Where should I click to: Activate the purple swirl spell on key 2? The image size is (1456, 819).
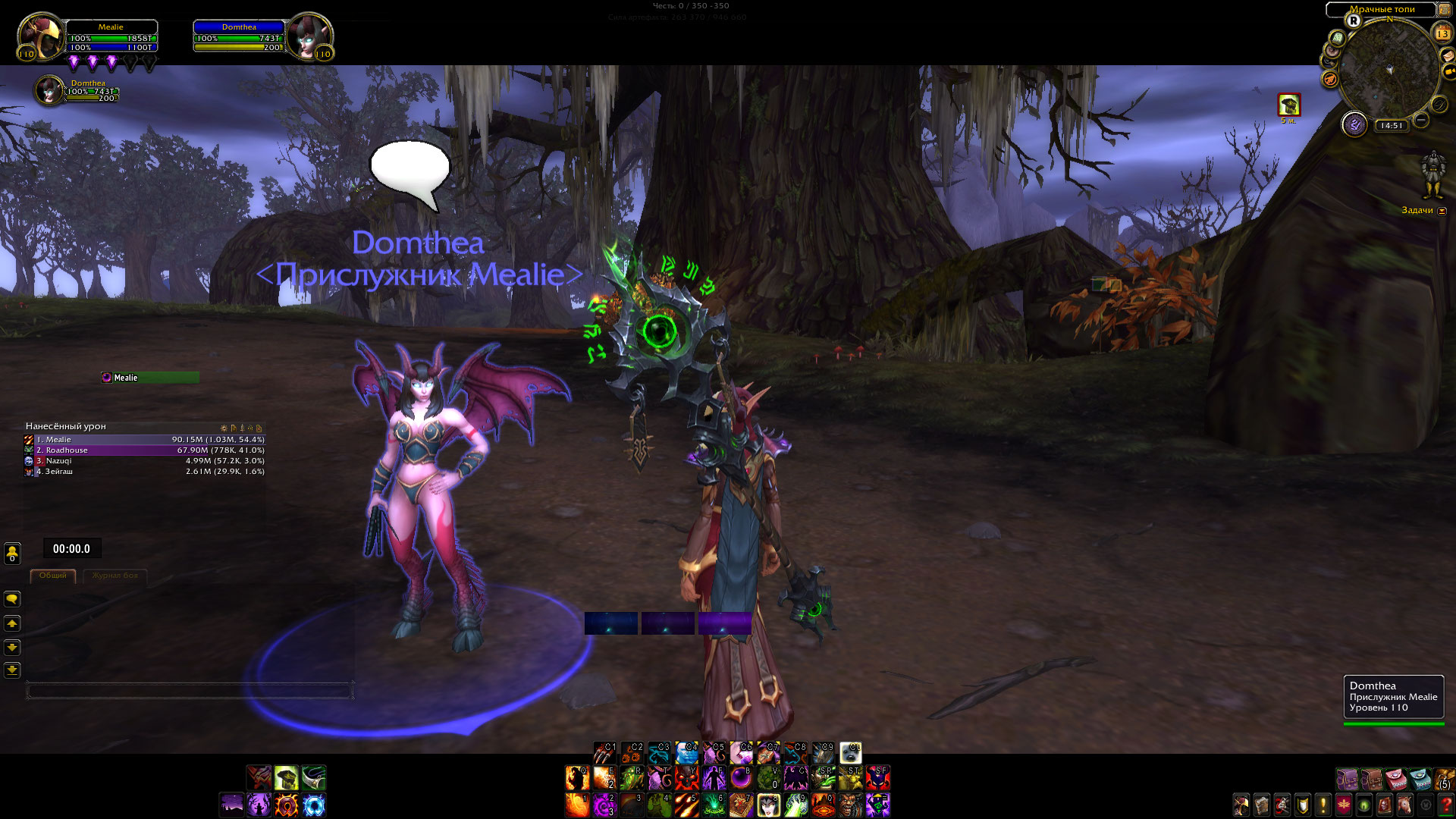click(604, 805)
